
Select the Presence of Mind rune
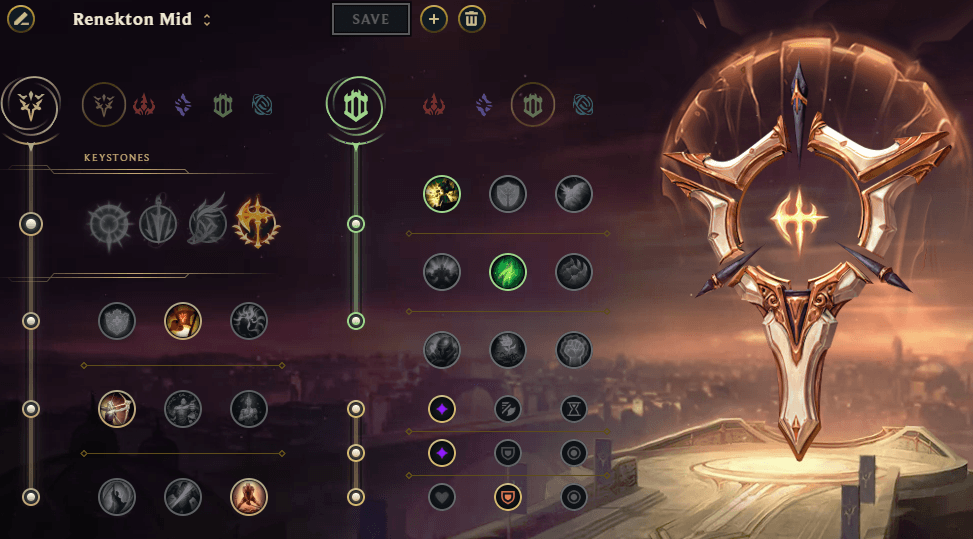pyautogui.click(x=249, y=321)
